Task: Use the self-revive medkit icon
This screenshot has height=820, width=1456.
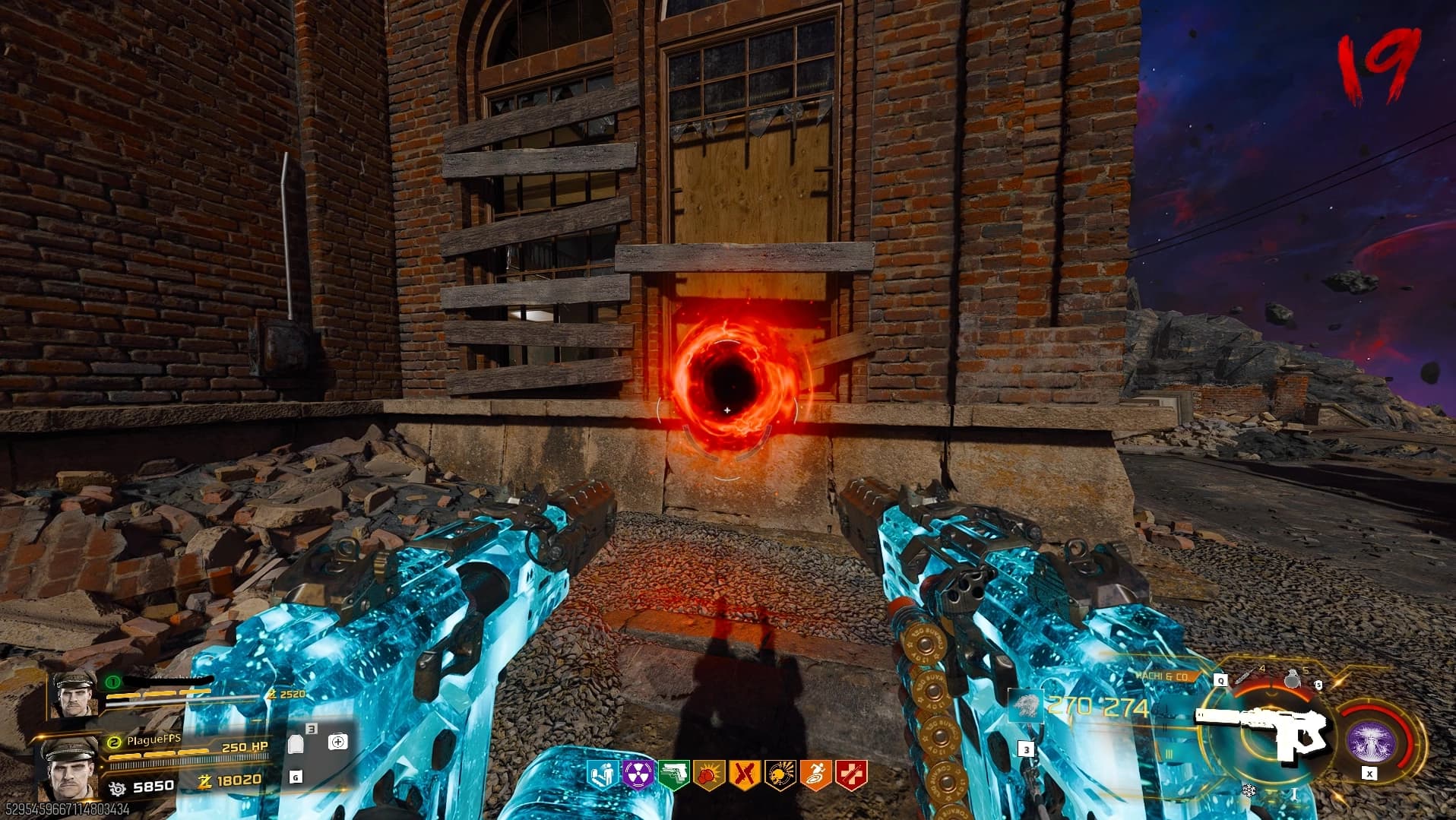Action: pos(337,742)
